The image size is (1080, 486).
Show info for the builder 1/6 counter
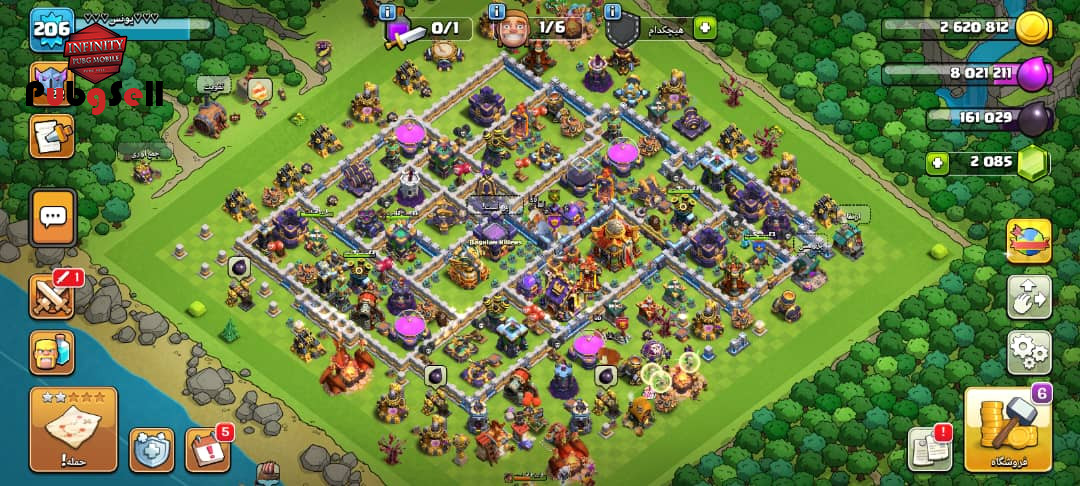point(497,13)
